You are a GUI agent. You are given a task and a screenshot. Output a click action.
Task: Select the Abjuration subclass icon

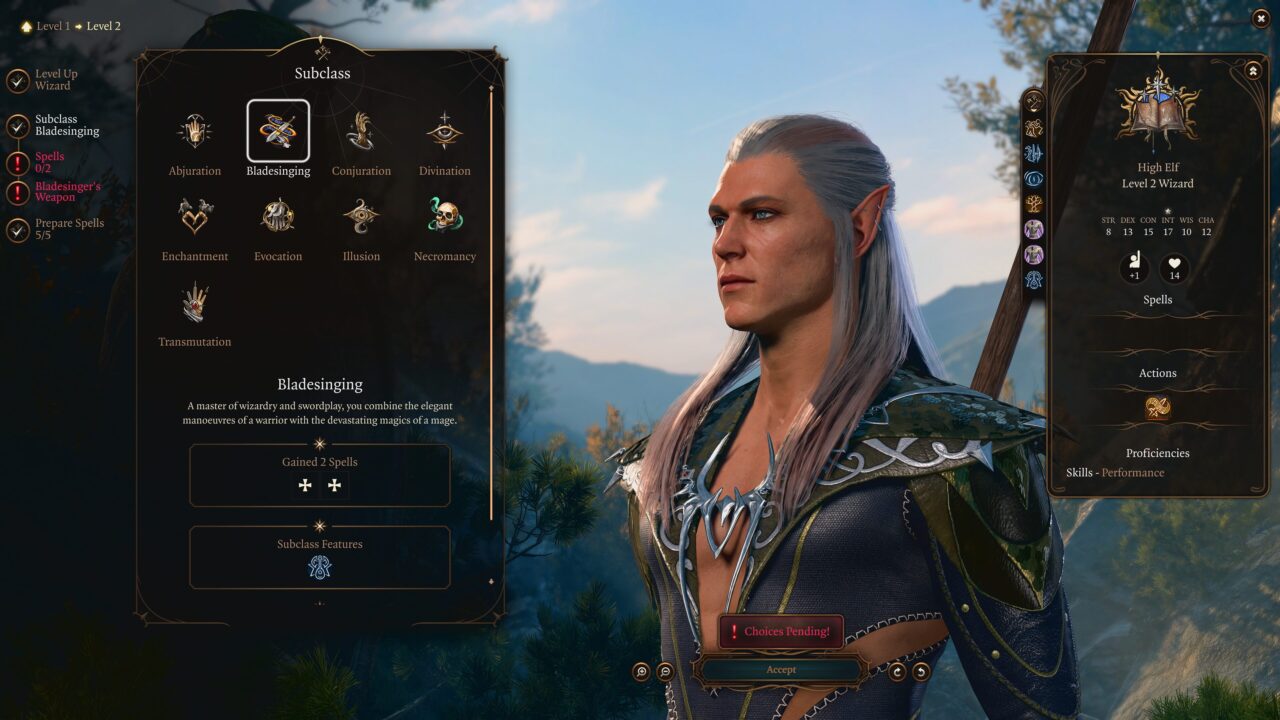[195, 130]
